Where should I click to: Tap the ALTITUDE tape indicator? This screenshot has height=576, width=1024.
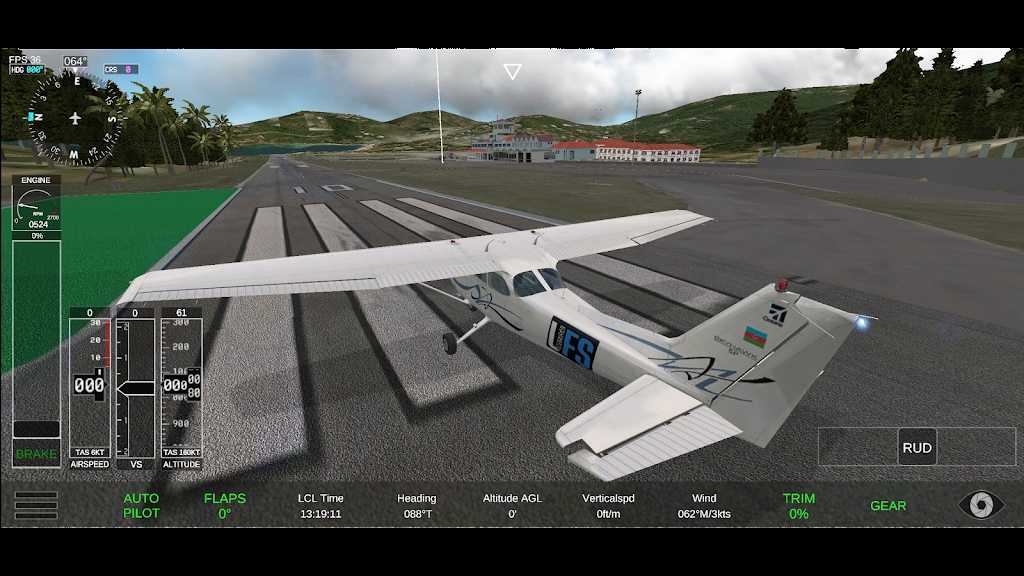point(181,386)
